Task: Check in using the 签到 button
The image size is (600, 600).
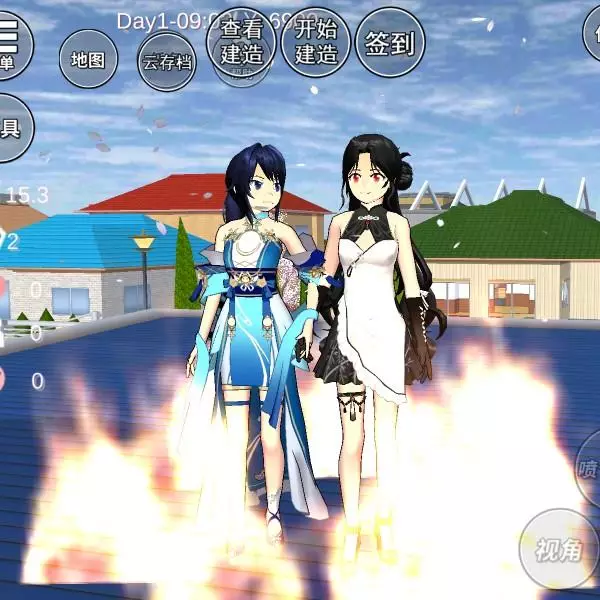Action: click(x=390, y=42)
